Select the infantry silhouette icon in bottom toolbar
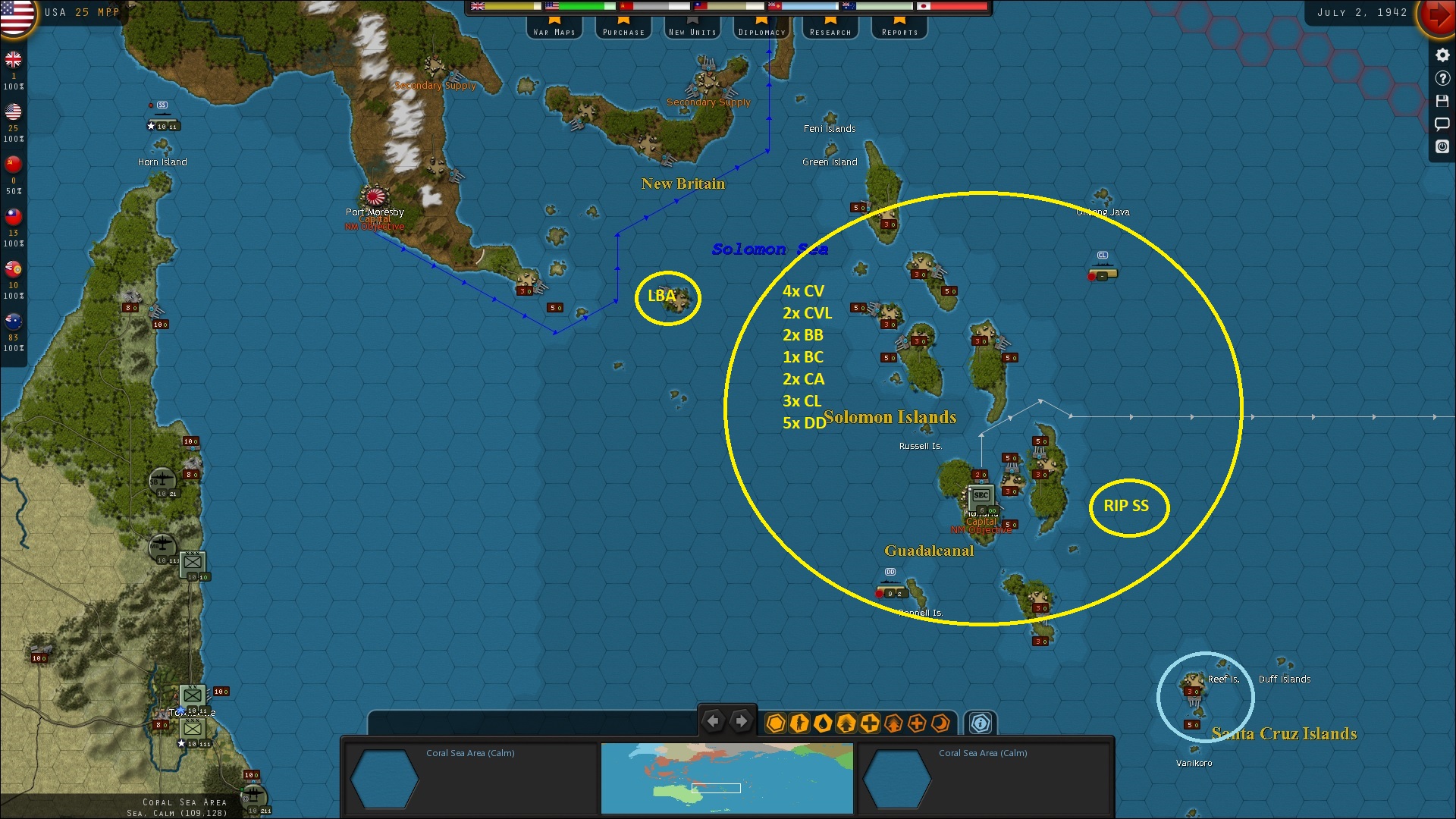1456x819 pixels. 800,724
